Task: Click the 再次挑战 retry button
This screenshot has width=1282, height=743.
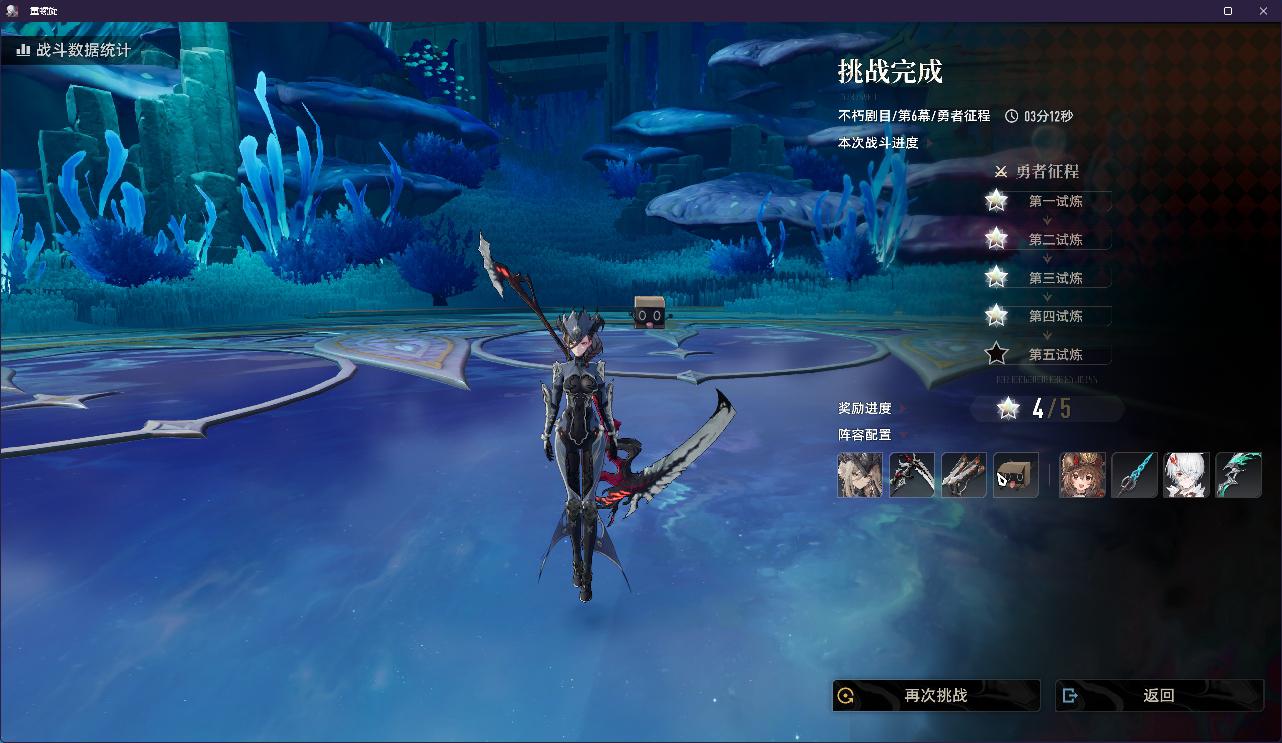Action: (x=936, y=696)
